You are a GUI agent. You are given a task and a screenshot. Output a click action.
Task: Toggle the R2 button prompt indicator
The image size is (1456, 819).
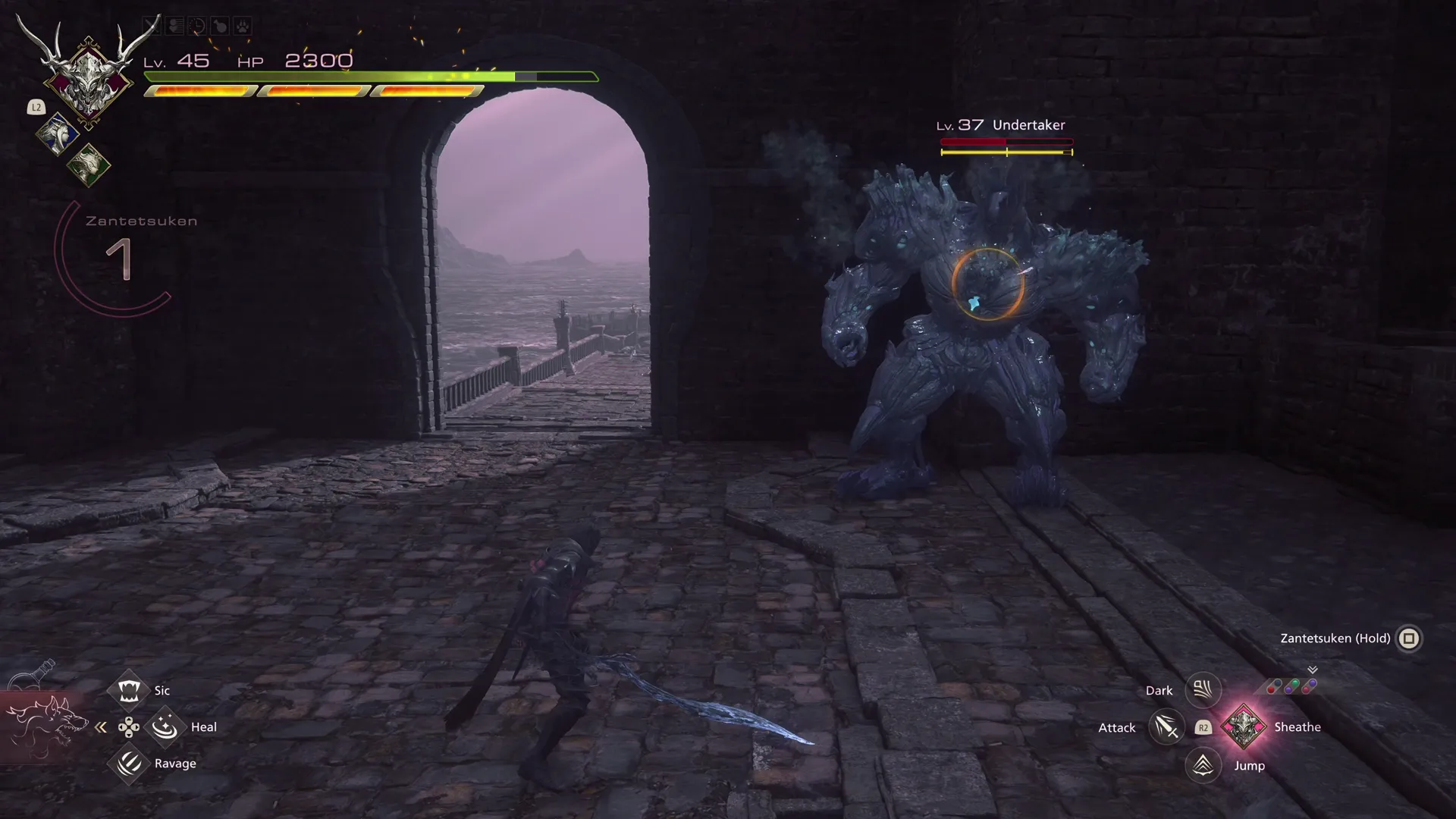point(1203,728)
